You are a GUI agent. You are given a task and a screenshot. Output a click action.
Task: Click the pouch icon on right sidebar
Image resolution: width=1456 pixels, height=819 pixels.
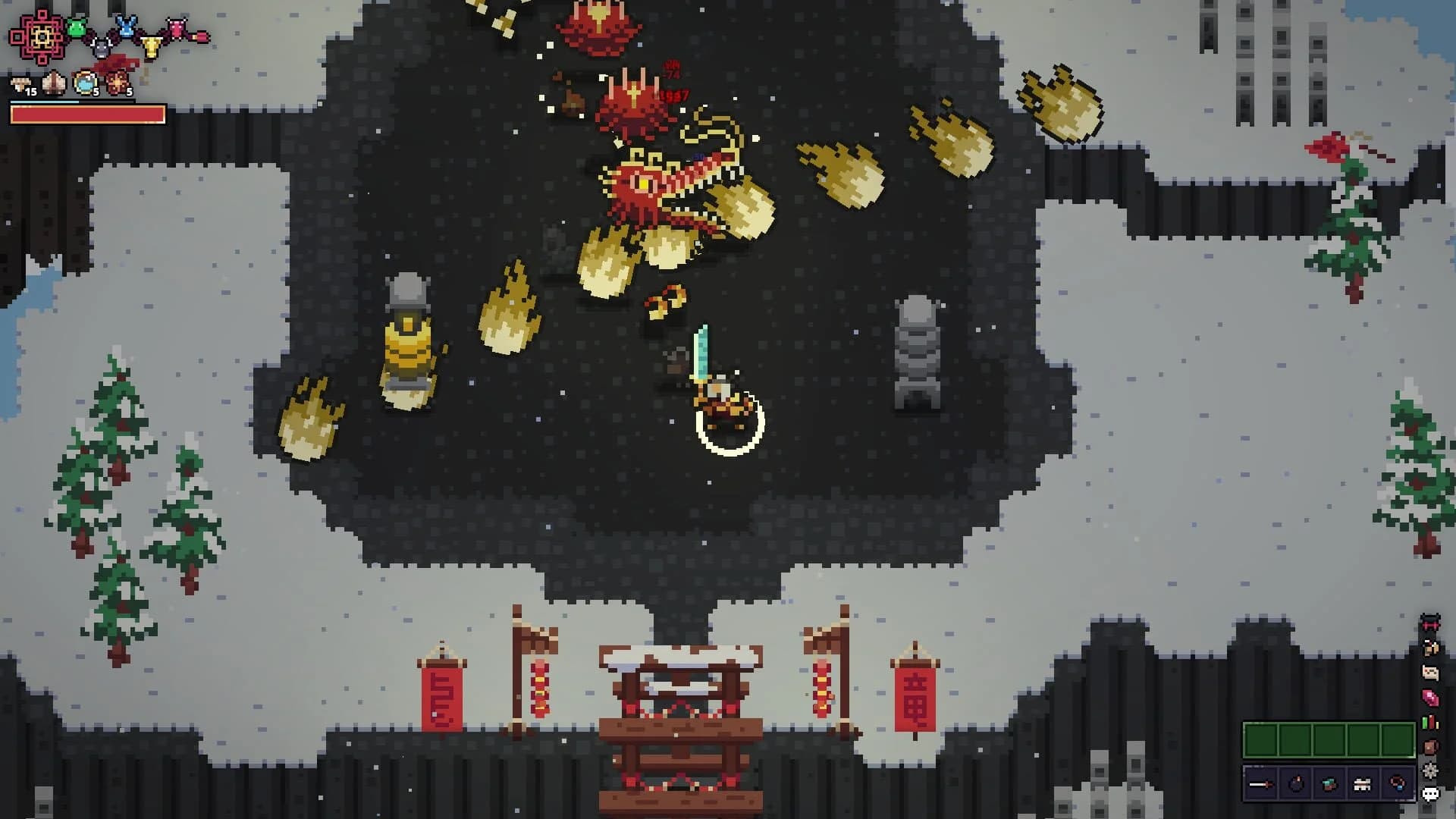tap(1429, 746)
